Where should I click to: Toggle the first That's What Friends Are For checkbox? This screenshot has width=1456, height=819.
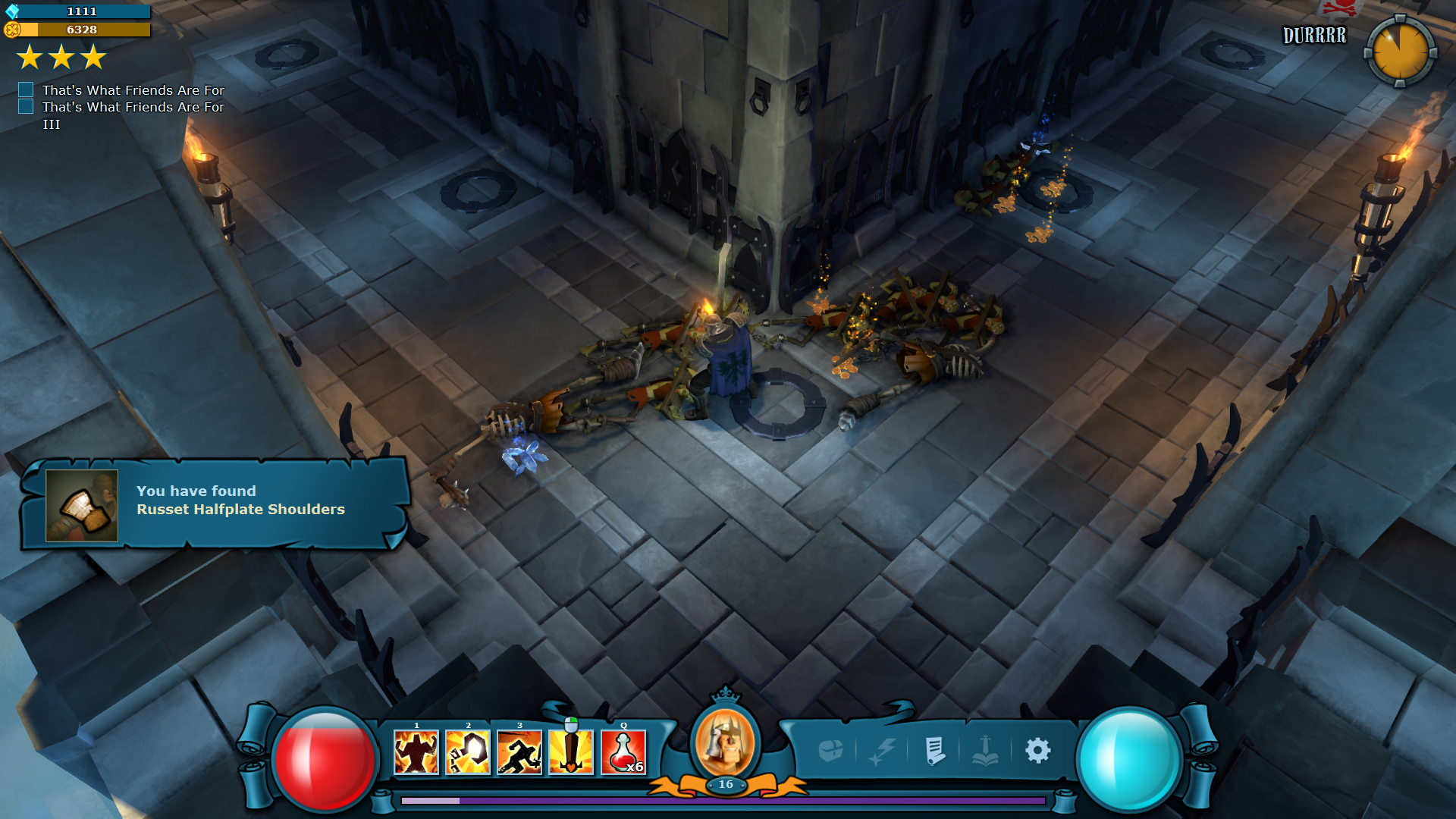click(26, 89)
